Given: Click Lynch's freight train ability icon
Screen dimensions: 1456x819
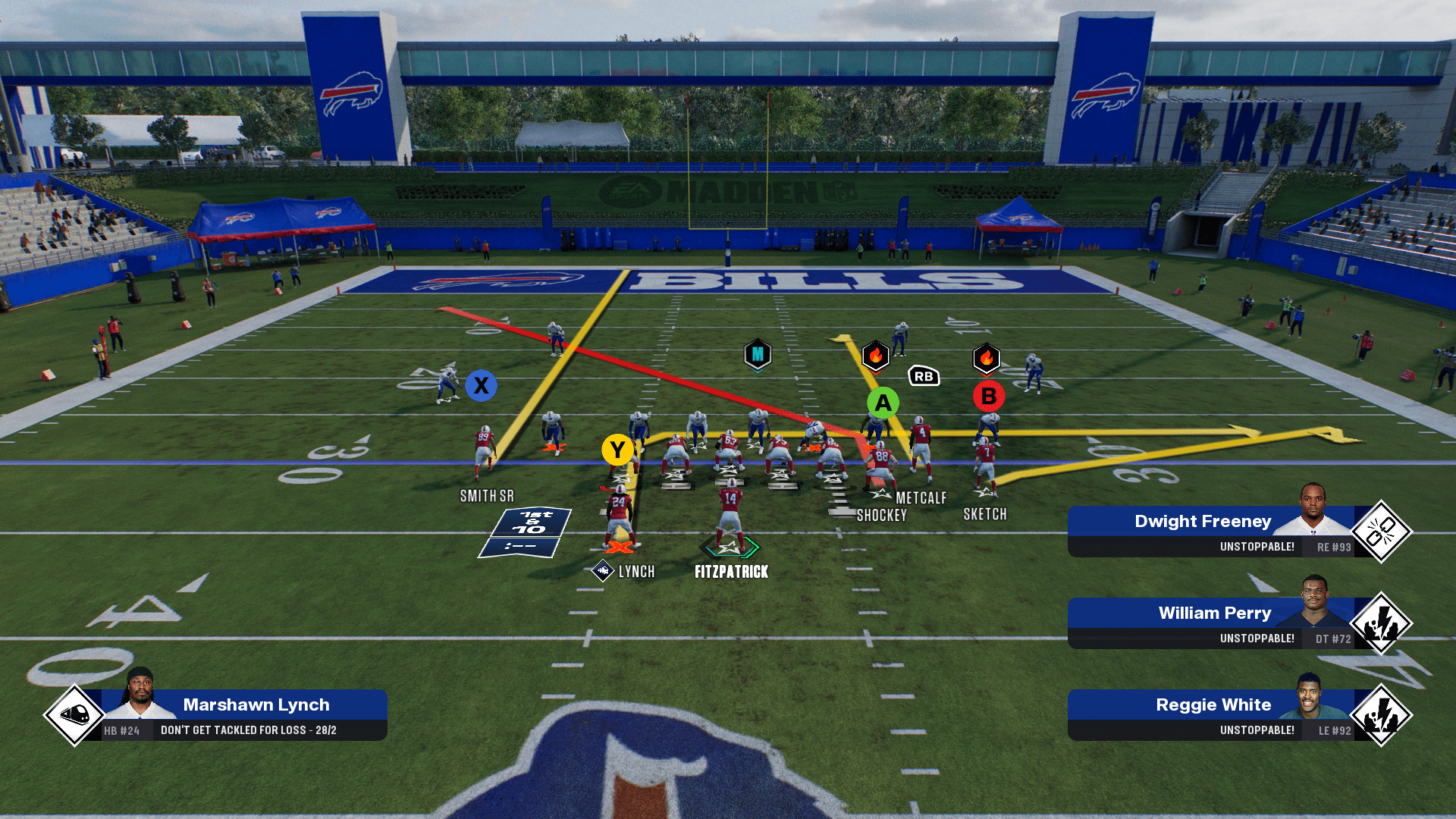Looking at the screenshot, I should 74,714.
